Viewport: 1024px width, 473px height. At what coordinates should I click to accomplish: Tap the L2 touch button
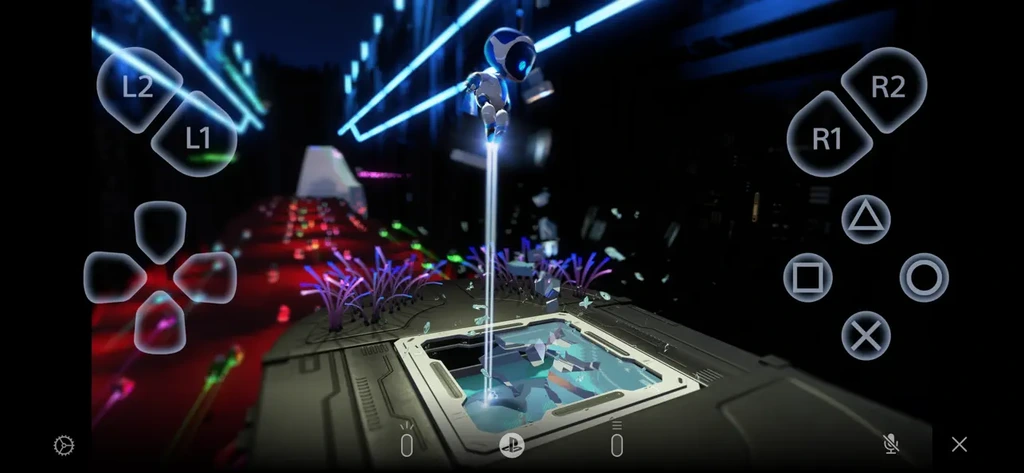[138, 86]
